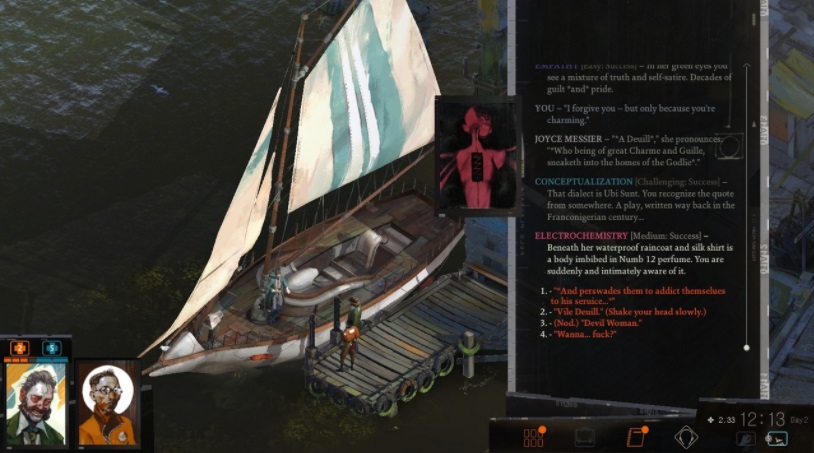Click the dialogue scrollbar handle
The height and width of the screenshot is (453, 814).
click(x=746, y=348)
